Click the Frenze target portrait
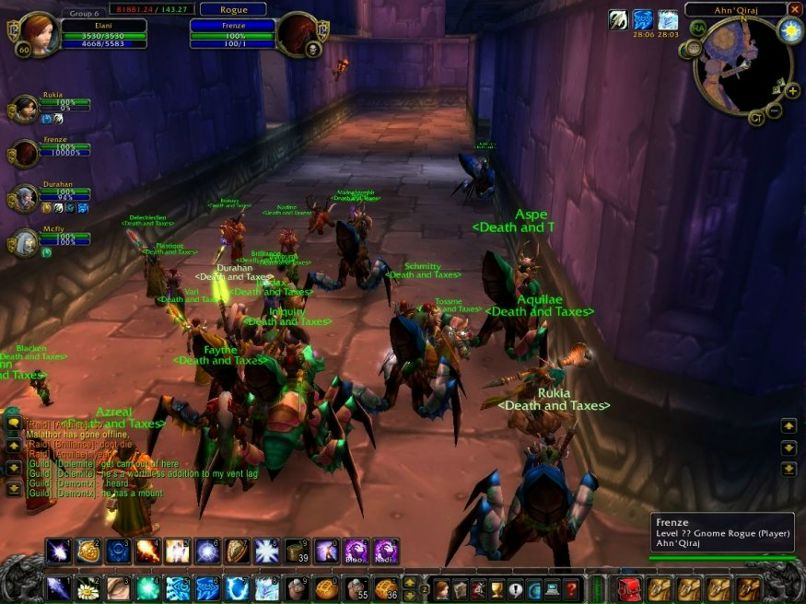 click(x=296, y=35)
